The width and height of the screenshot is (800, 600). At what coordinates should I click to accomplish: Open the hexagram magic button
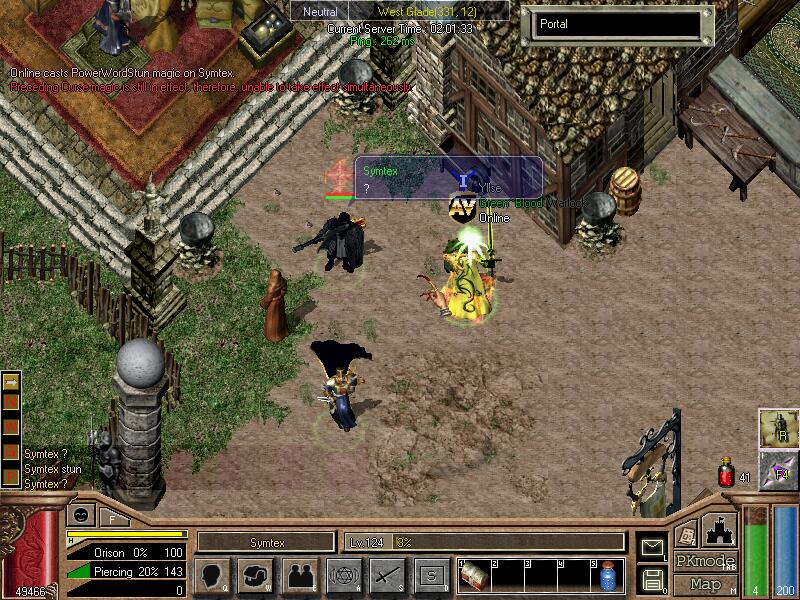(x=343, y=576)
